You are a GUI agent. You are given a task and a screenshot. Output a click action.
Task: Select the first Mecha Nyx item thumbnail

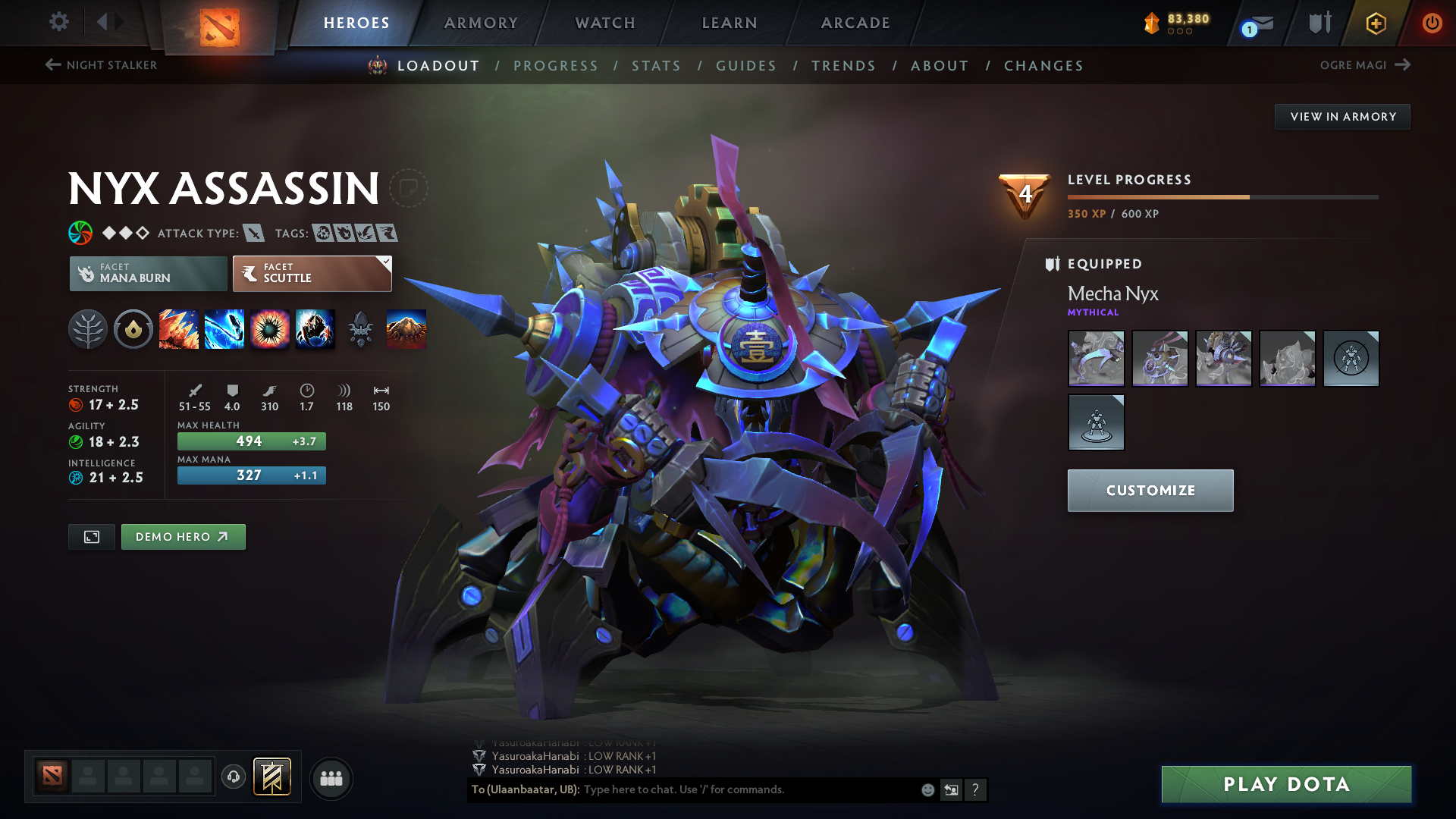click(1096, 359)
